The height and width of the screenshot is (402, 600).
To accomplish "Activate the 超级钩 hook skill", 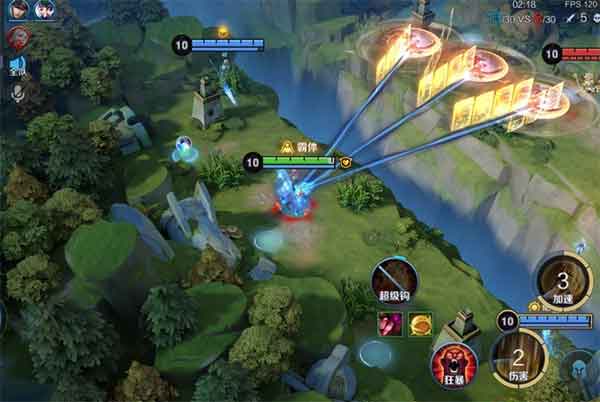I will 393,280.
